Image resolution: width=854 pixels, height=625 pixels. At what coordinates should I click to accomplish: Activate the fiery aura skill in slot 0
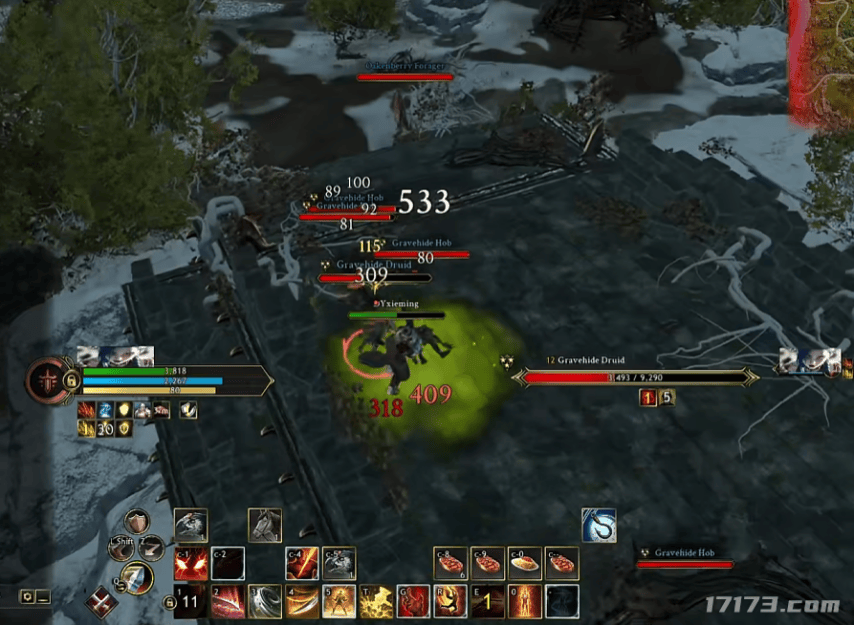click(526, 601)
